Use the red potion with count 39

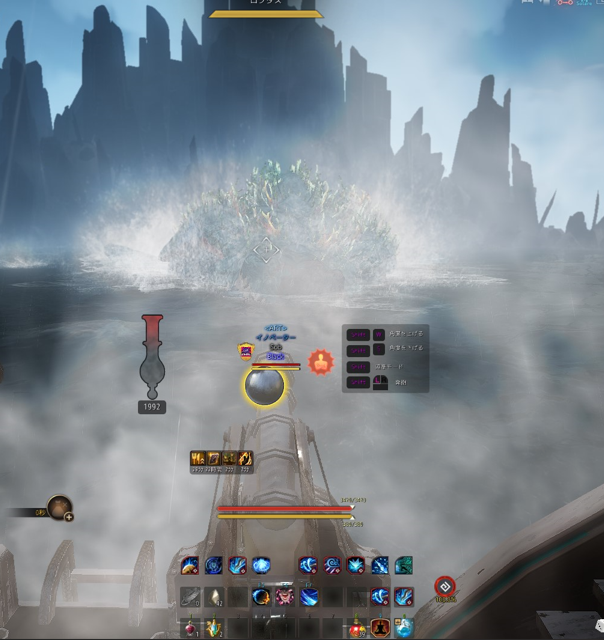pyautogui.click(x=357, y=628)
